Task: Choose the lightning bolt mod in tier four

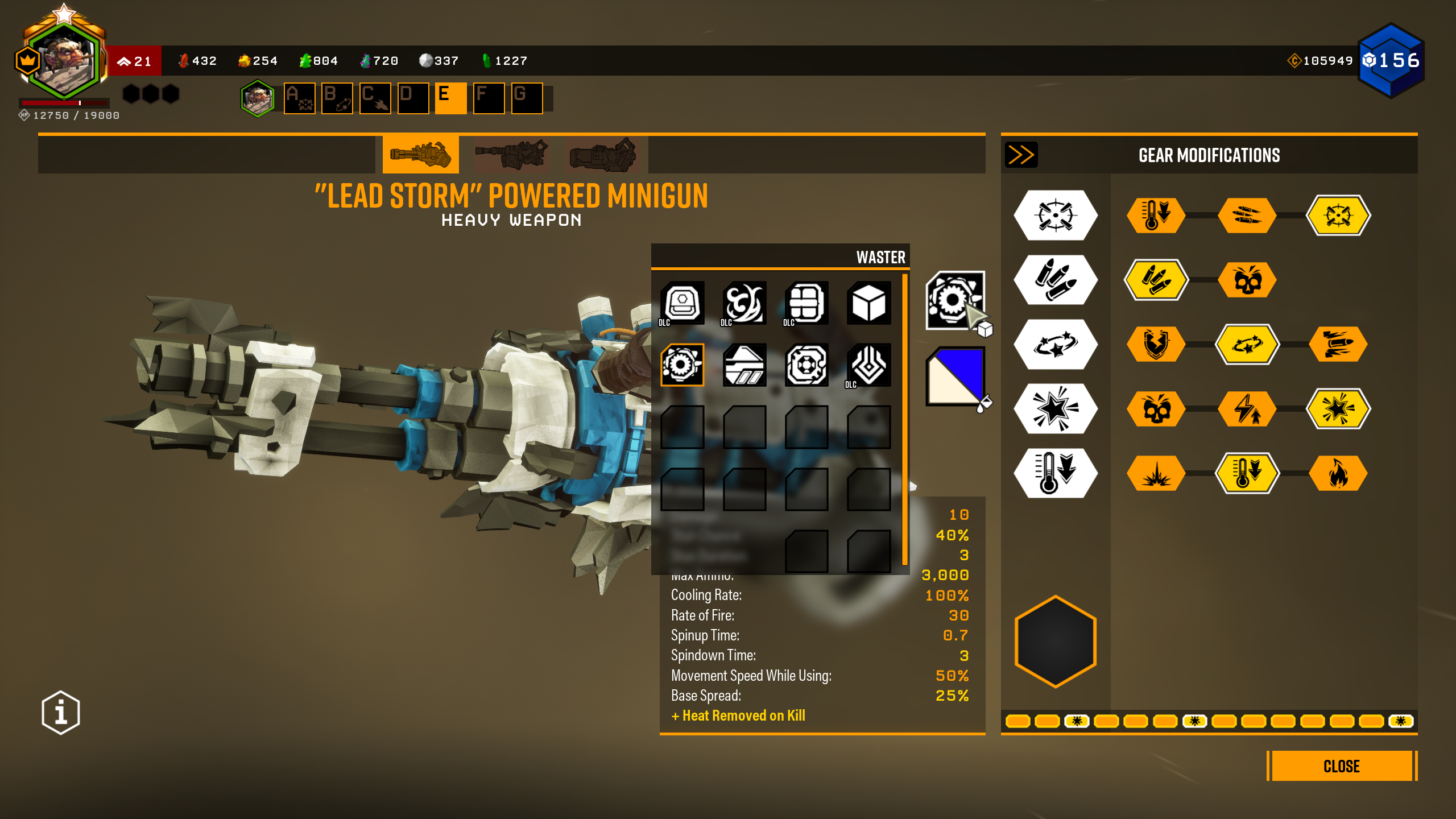Action: (x=1247, y=409)
